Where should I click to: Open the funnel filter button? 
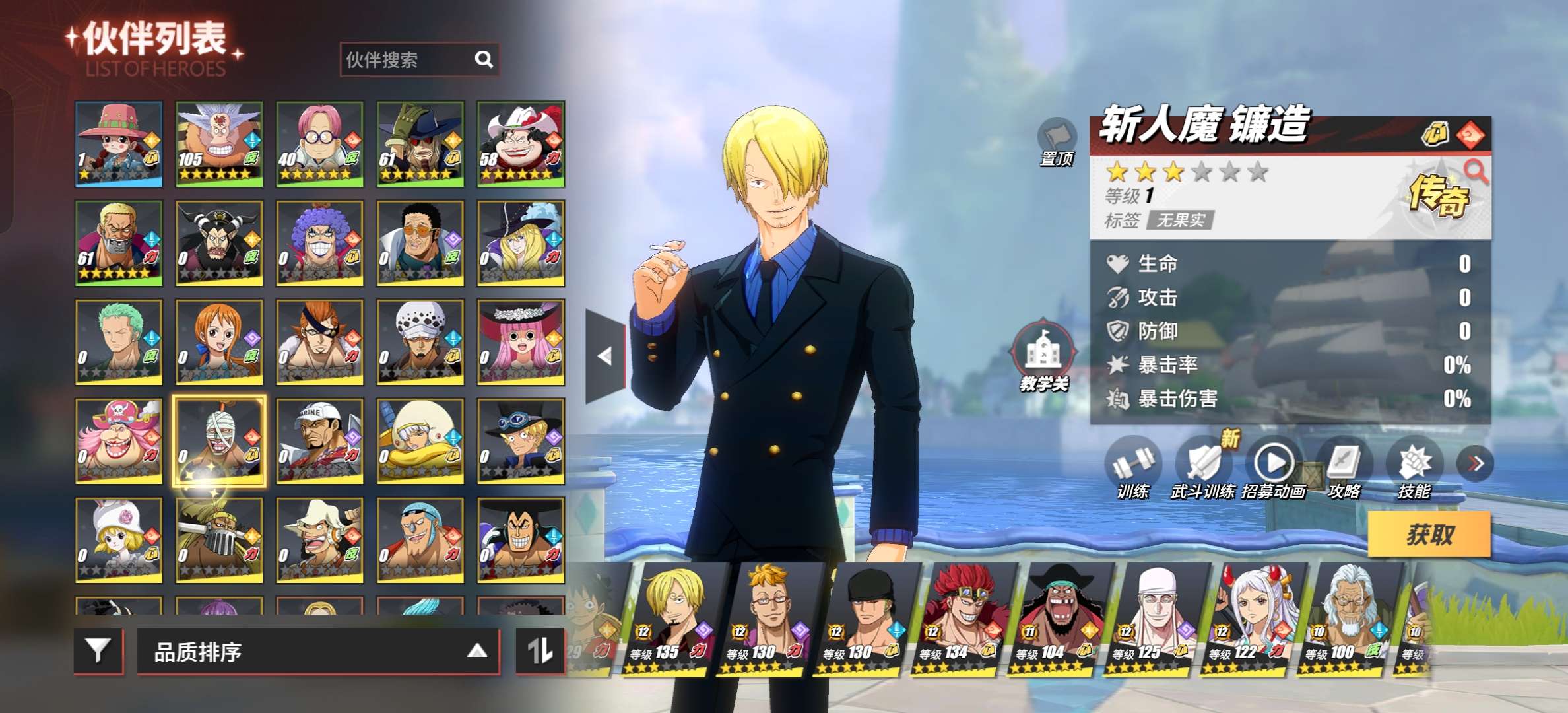tap(98, 652)
